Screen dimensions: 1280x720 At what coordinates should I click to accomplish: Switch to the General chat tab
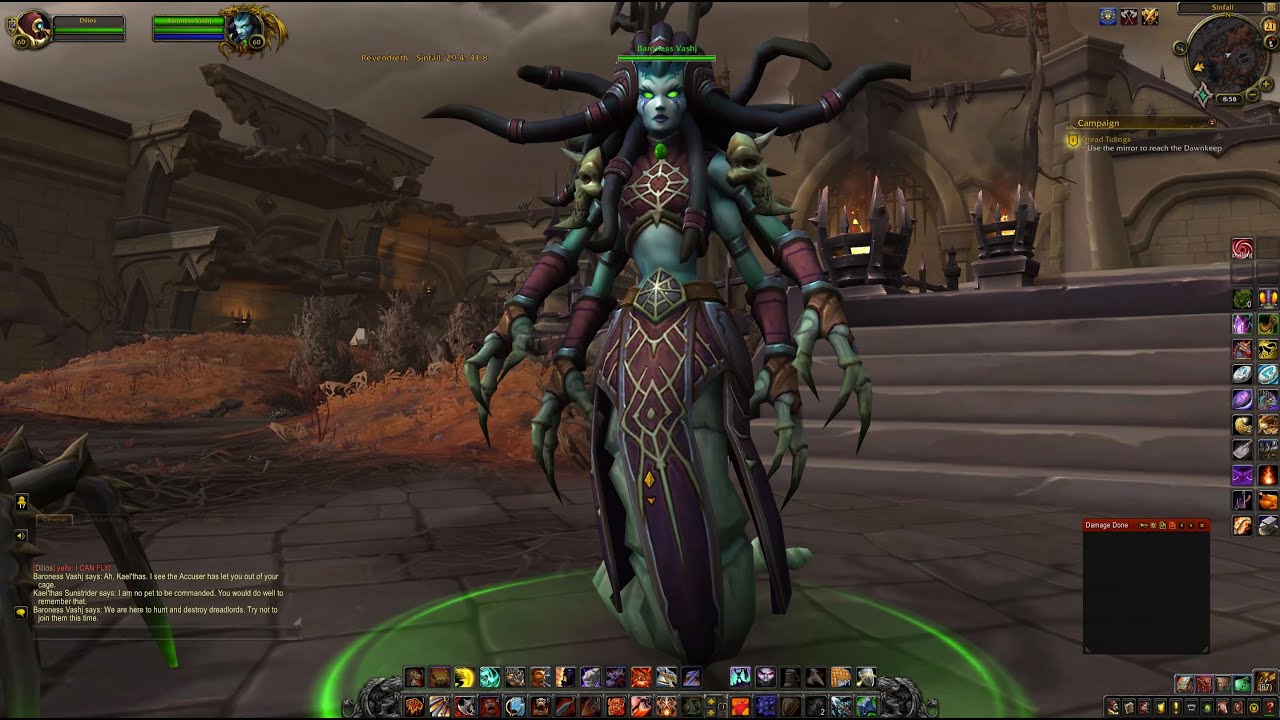tap(54, 519)
